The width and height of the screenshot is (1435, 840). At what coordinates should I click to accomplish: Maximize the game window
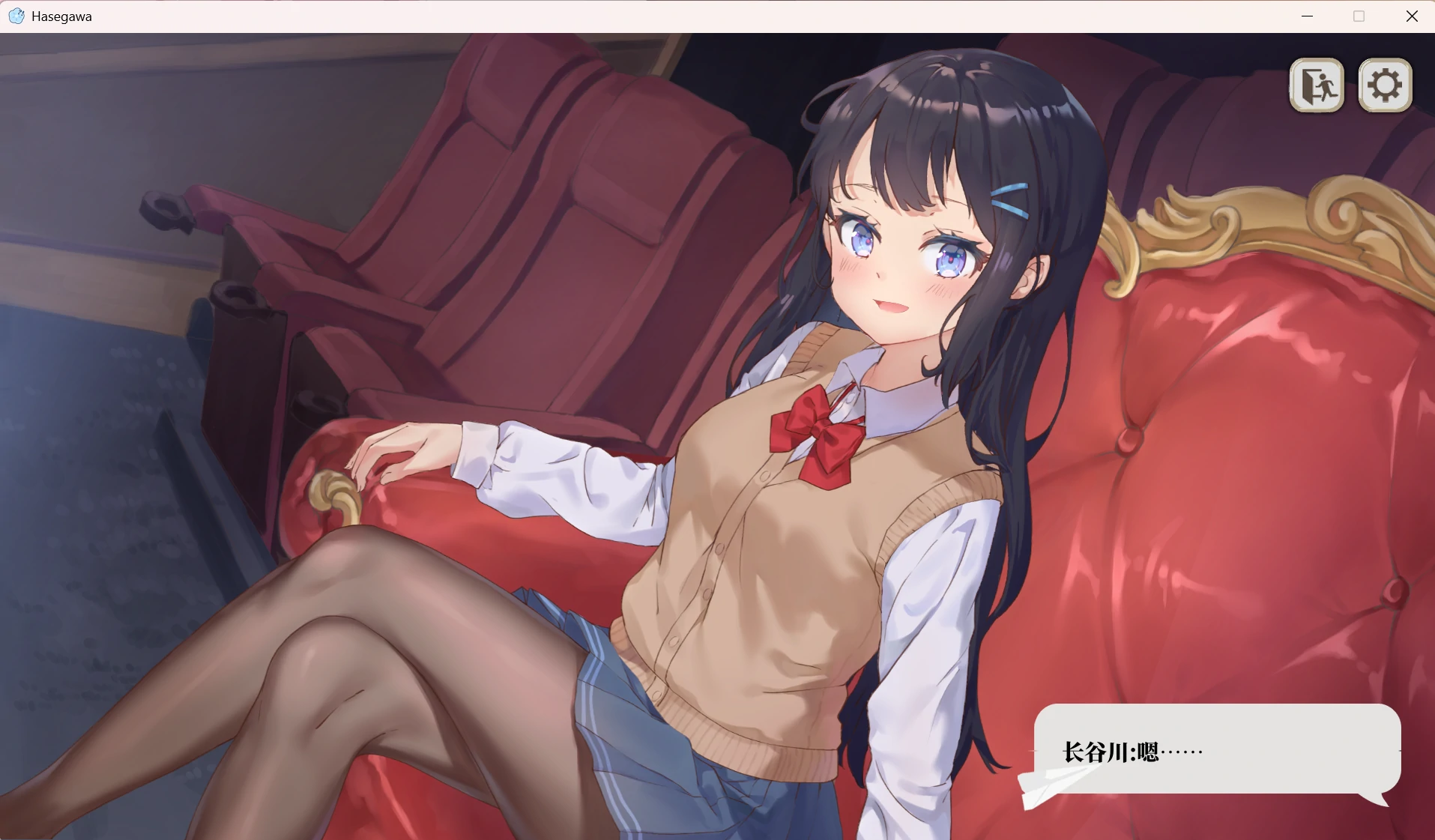click(x=1358, y=16)
